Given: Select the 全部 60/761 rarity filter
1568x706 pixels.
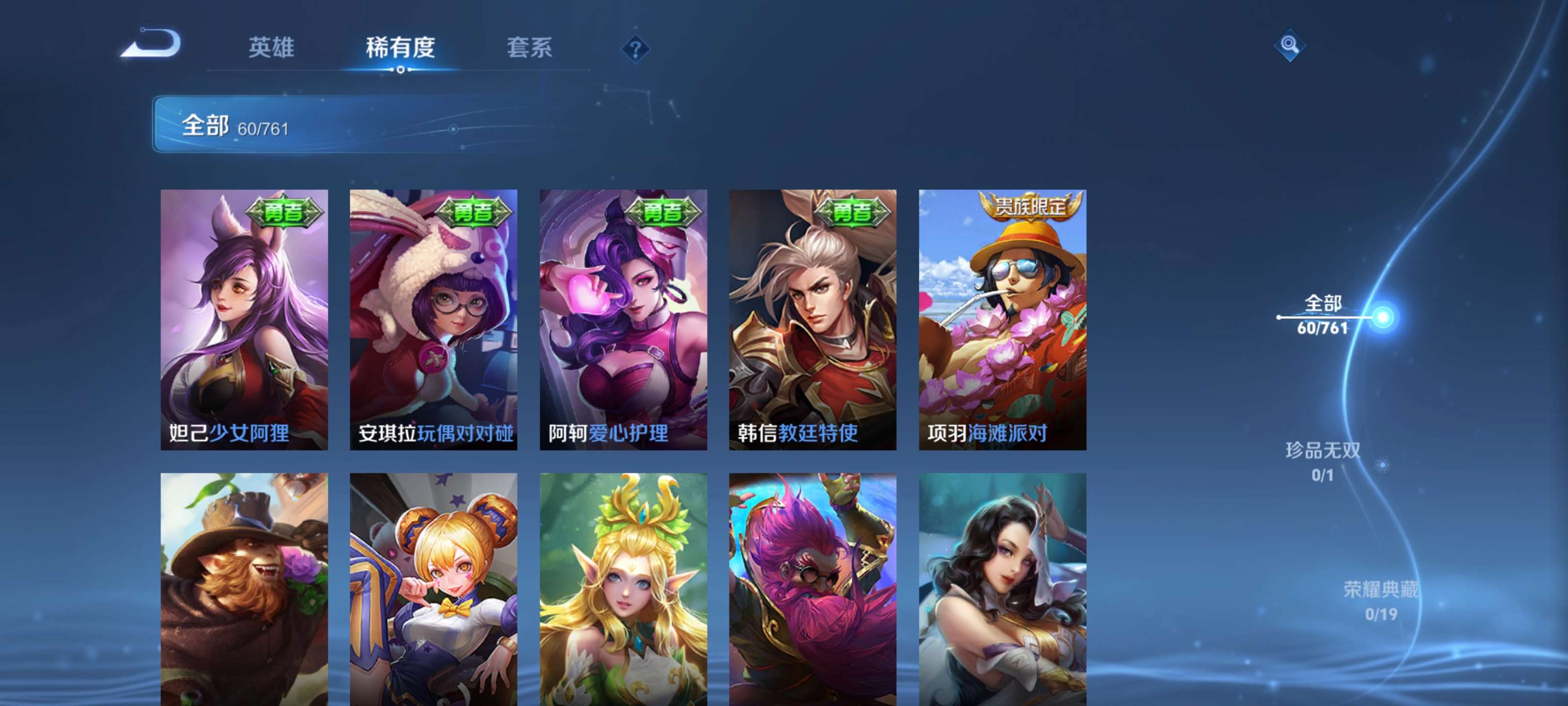Looking at the screenshot, I should coord(1322,315).
